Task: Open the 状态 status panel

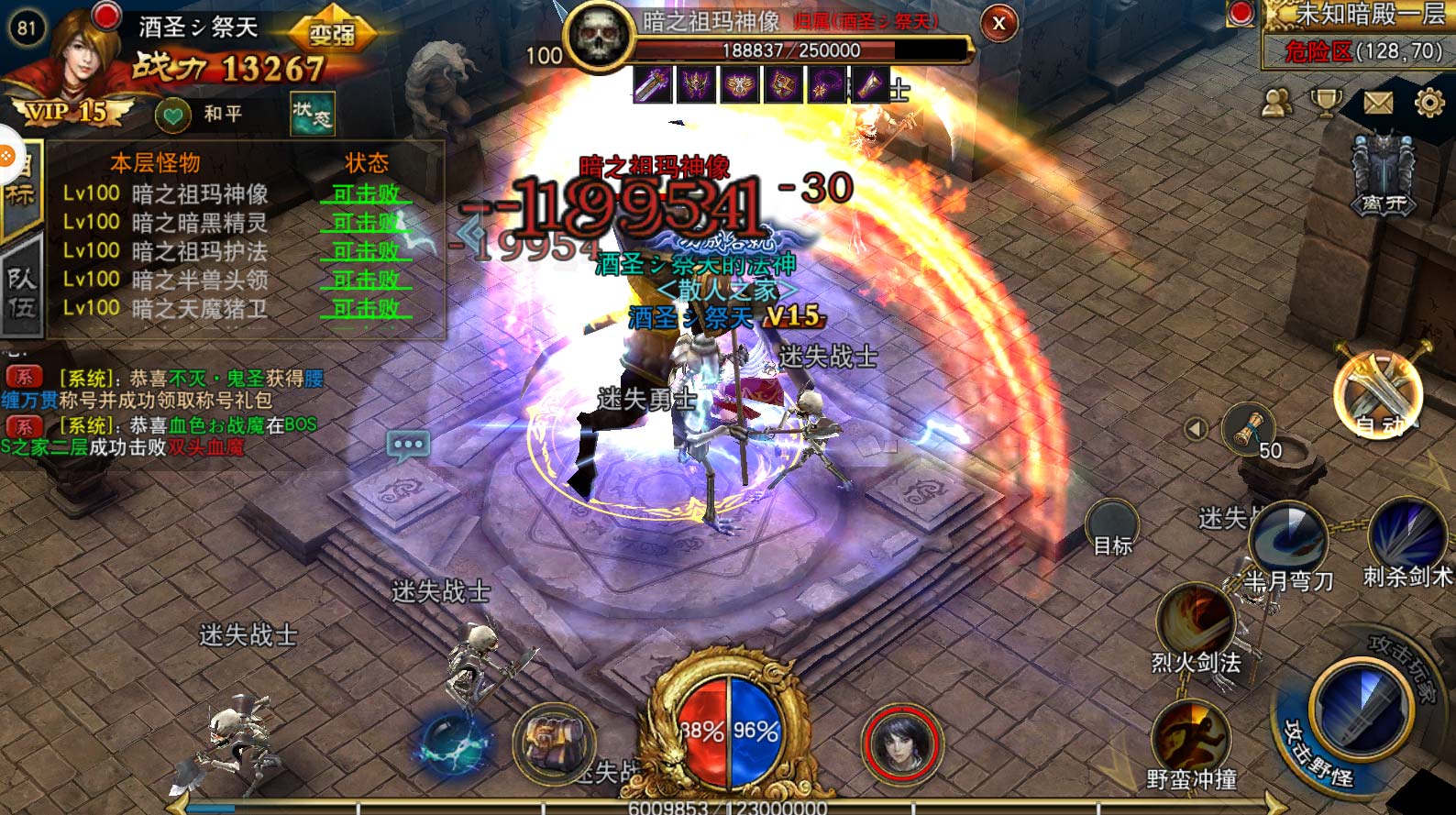Action: coord(312,114)
